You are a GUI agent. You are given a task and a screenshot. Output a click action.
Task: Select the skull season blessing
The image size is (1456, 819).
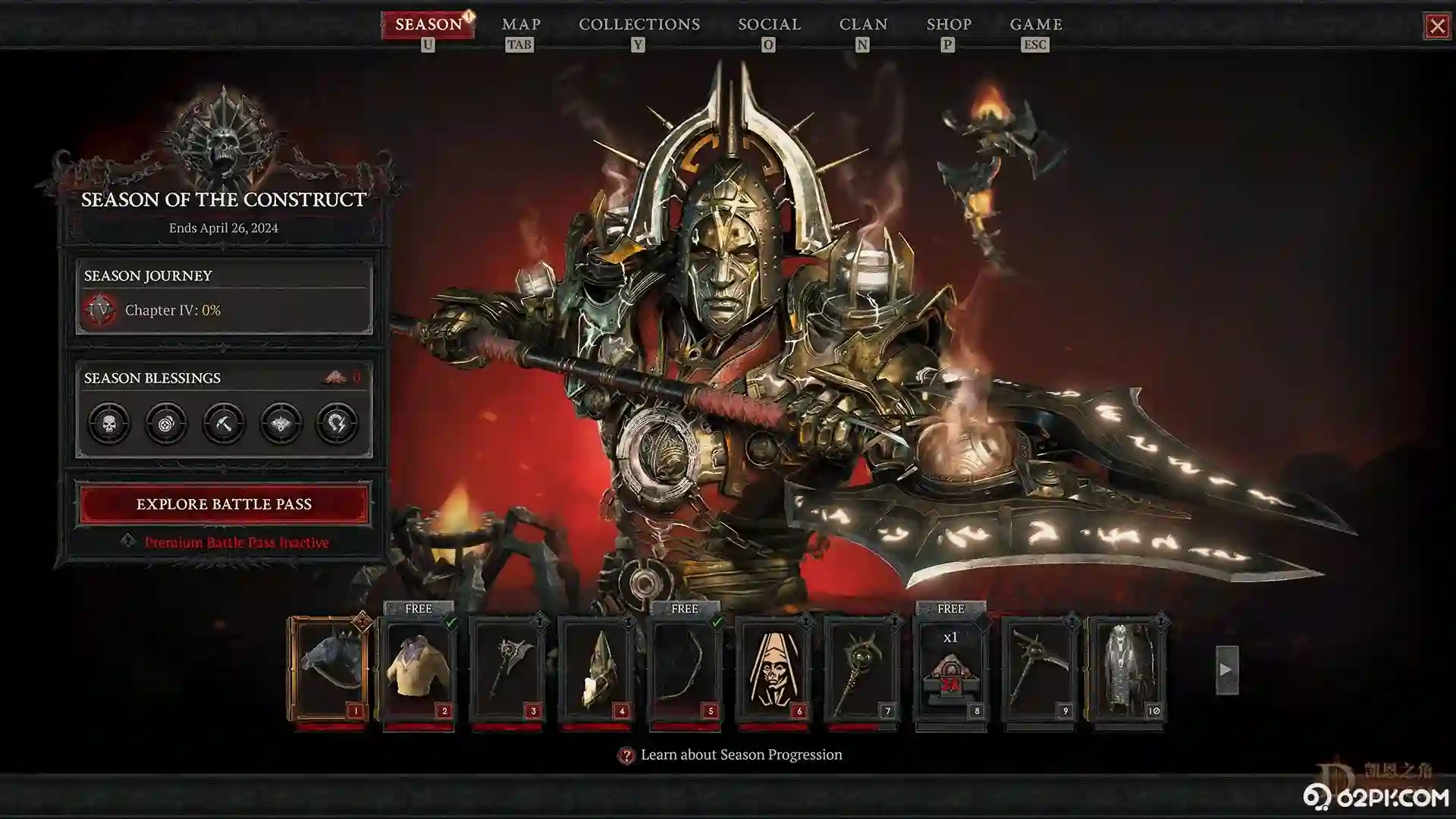coord(109,423)
